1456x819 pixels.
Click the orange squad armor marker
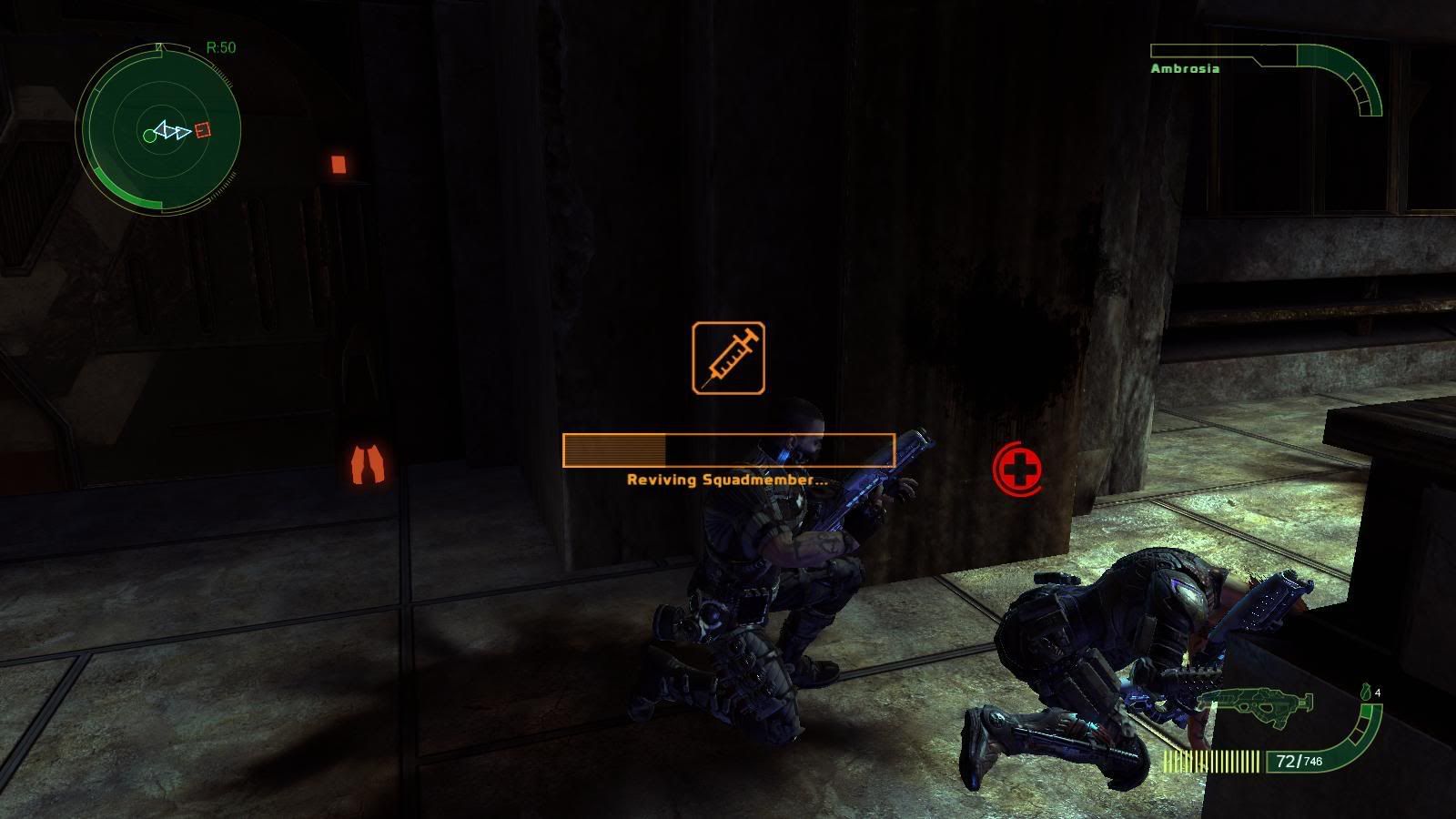point(369,462)
